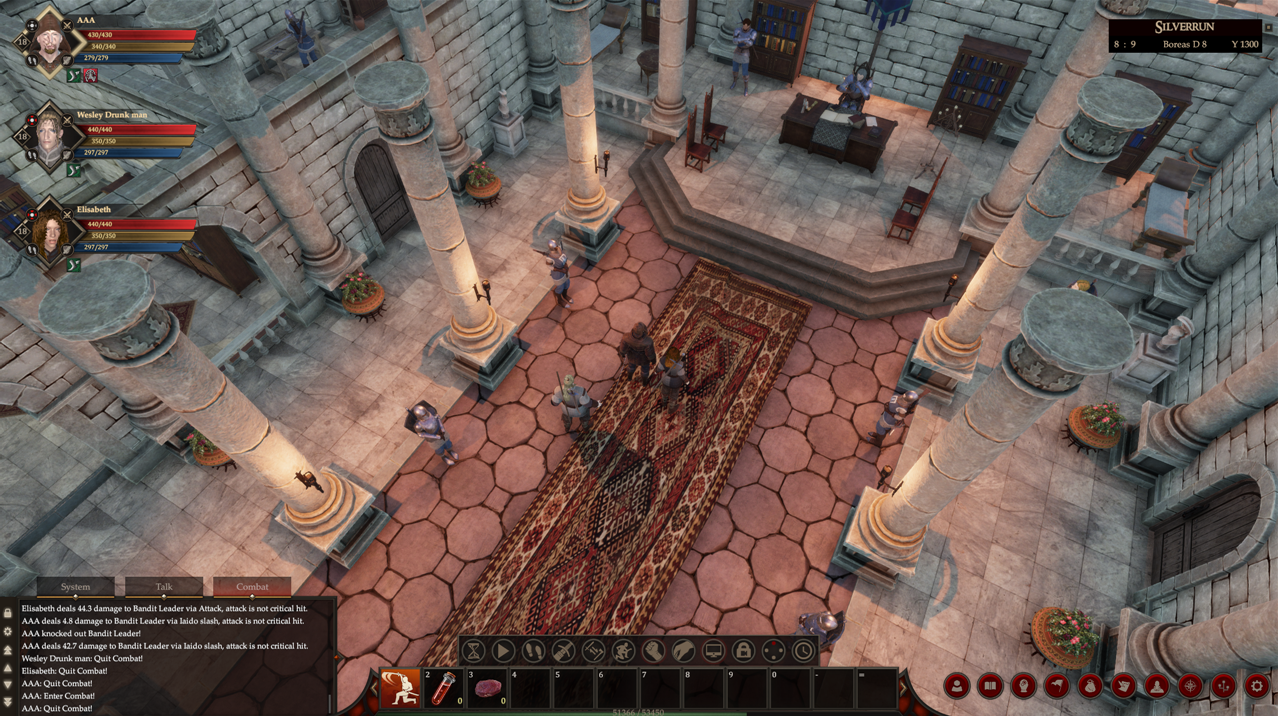Switch to the System log tab
The image size is (1278, 716).
tap(75, 587)
